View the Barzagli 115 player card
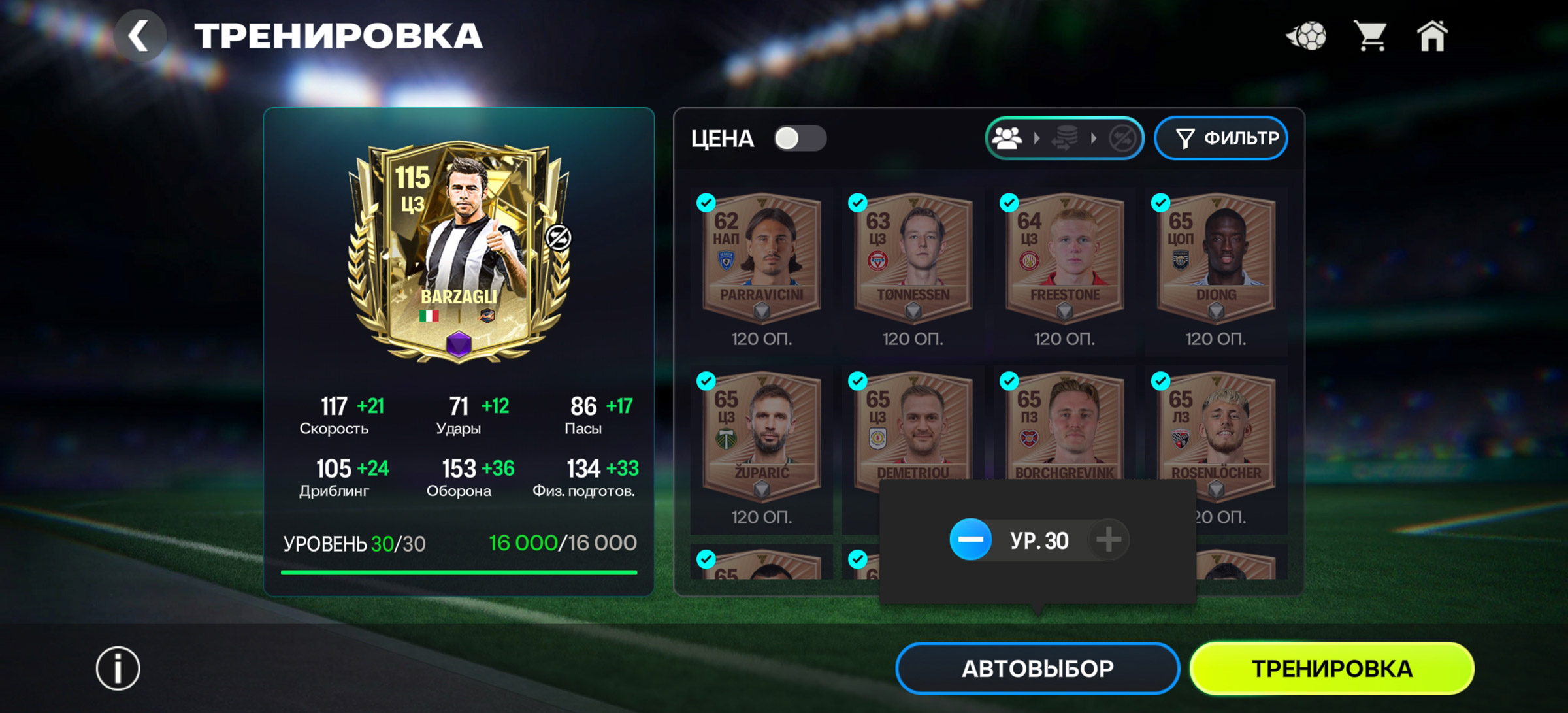The height and width of the screenshot is (713, 1568). (459, 252)
